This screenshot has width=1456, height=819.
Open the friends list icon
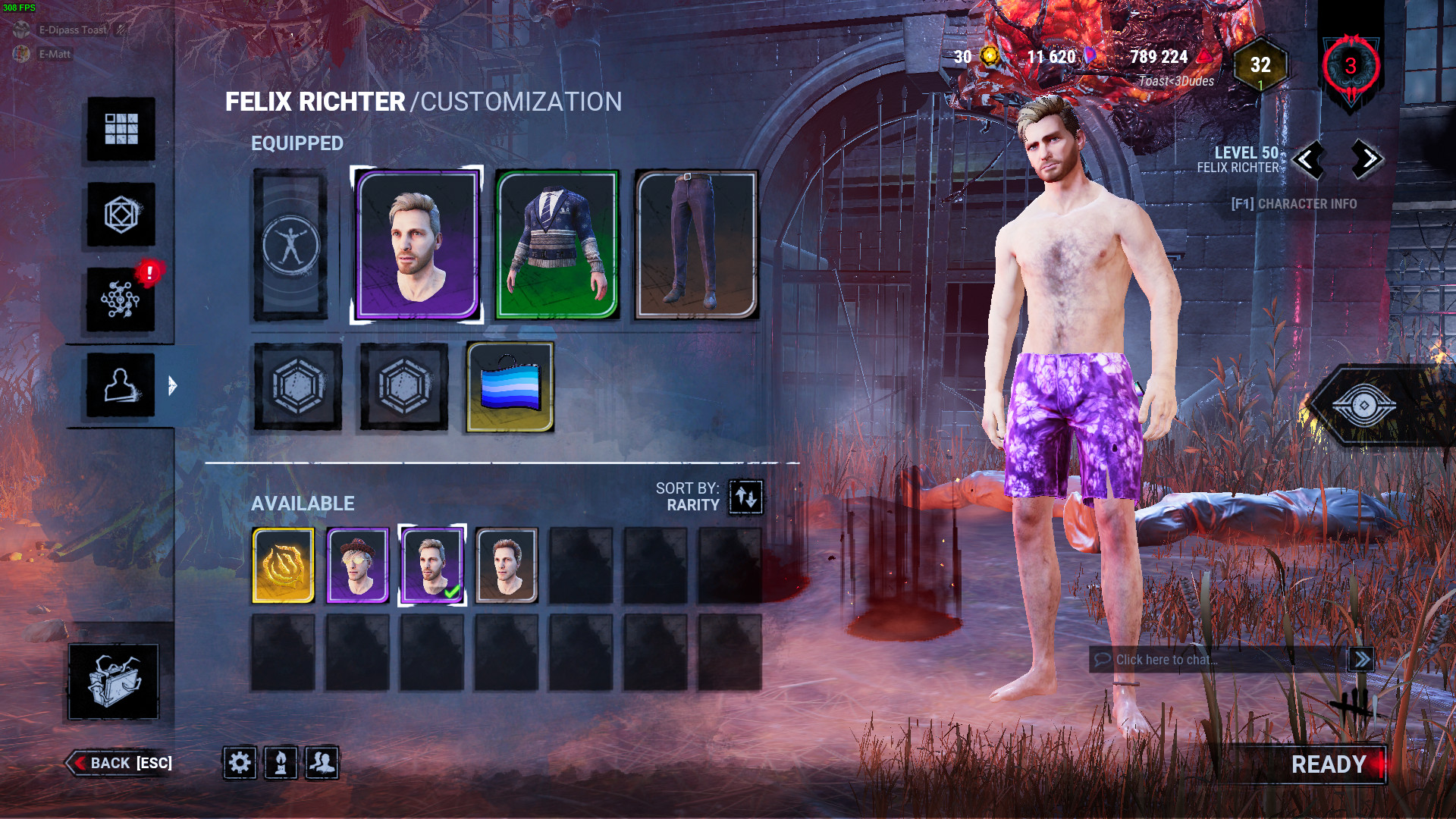coord(321,764)
